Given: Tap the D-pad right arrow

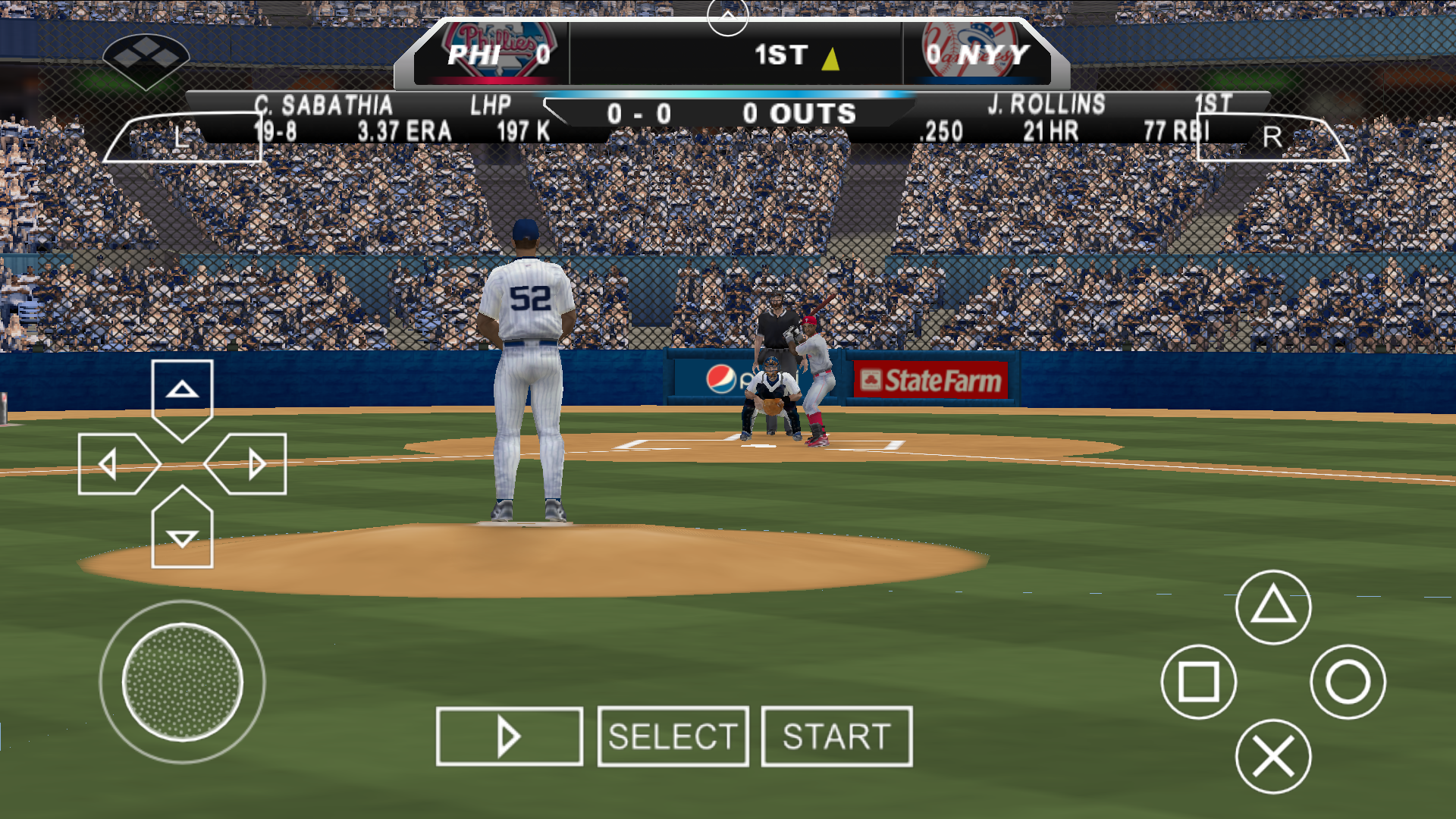Looking at the screenshot, I should point(250,464).
